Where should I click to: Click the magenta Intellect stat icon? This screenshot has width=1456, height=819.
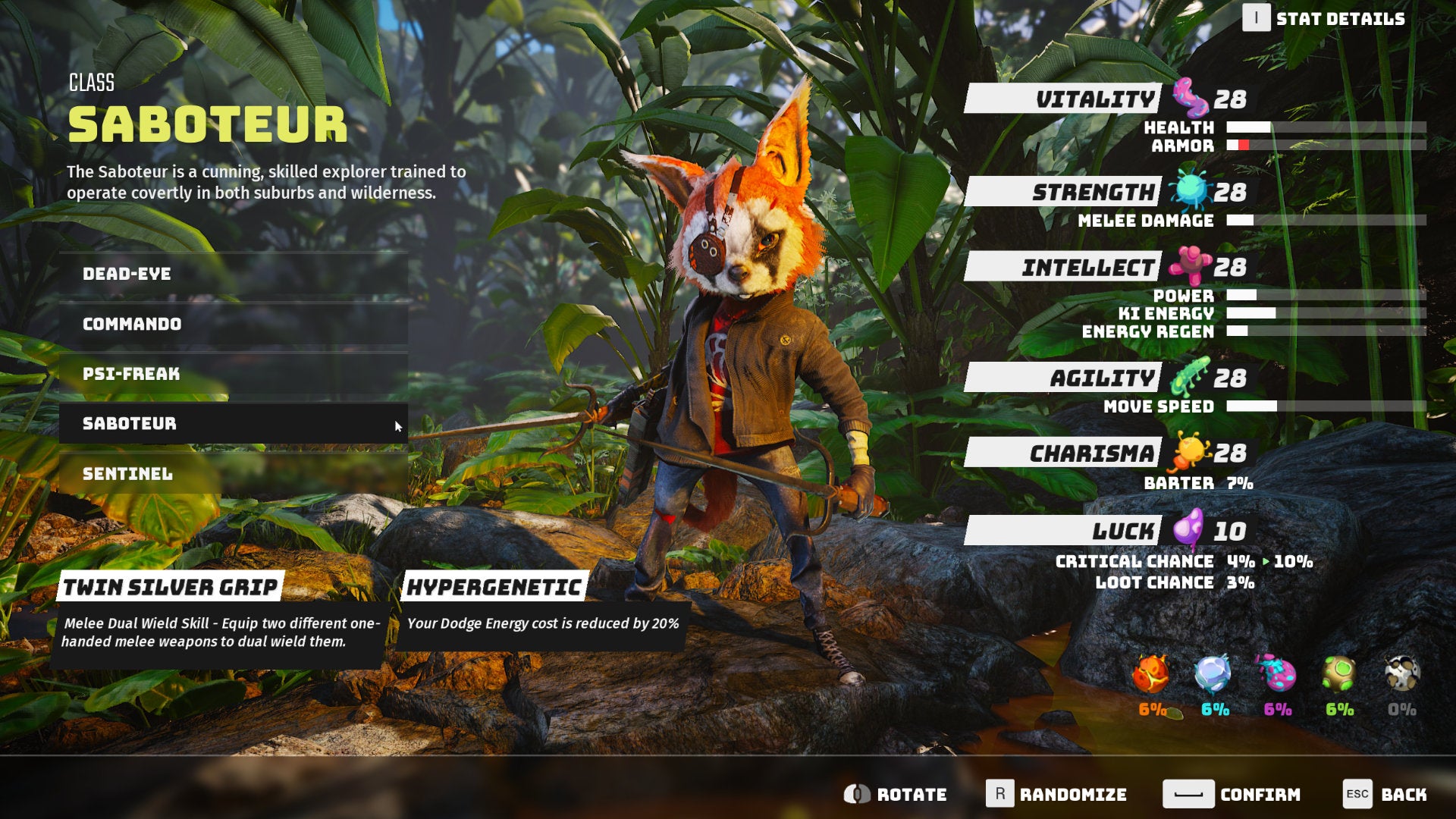(1190, 266)
